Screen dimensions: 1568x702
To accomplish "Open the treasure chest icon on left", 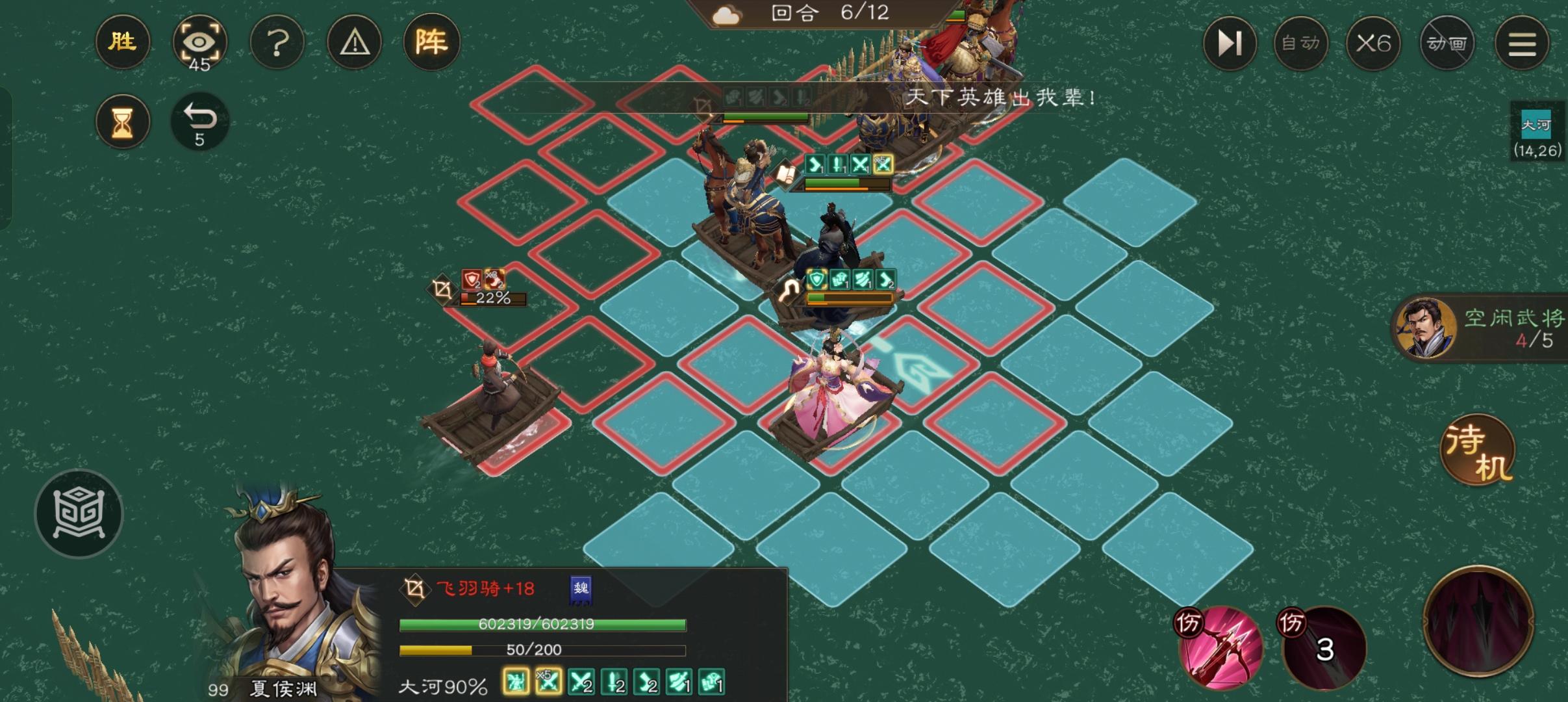I will tap(81, 513).
